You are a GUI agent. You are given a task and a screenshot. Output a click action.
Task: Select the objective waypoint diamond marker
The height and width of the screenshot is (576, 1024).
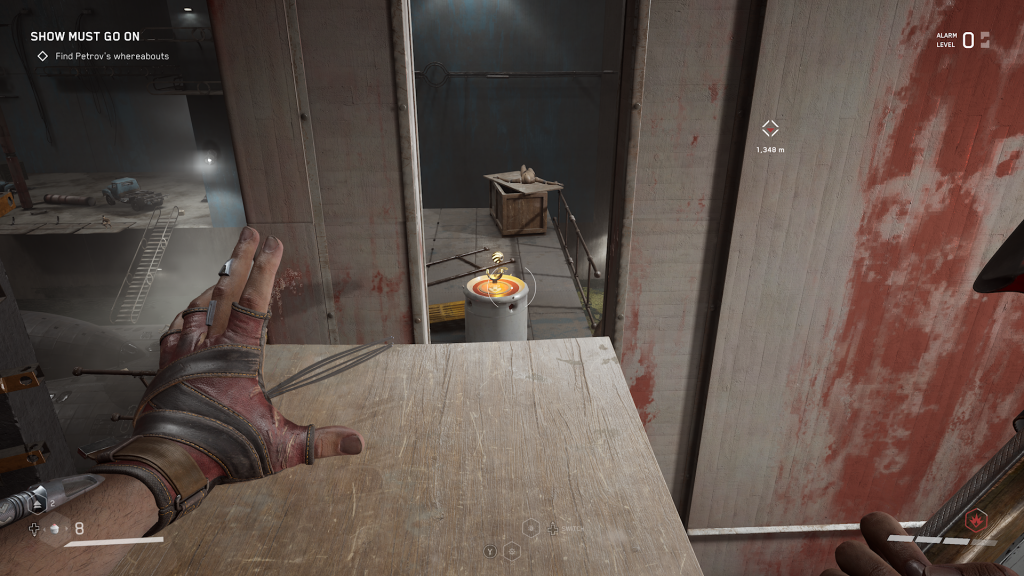(x=770, y=128)
